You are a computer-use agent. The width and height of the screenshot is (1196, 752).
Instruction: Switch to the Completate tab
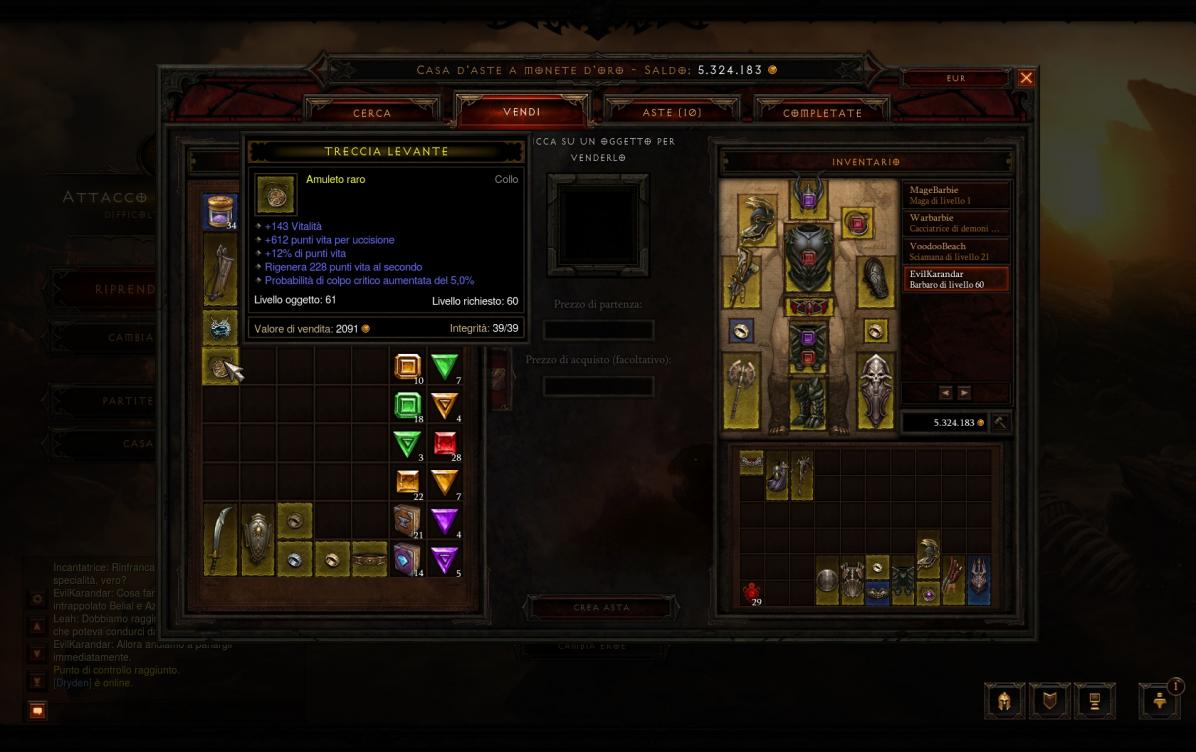click(x=822, y=113)
